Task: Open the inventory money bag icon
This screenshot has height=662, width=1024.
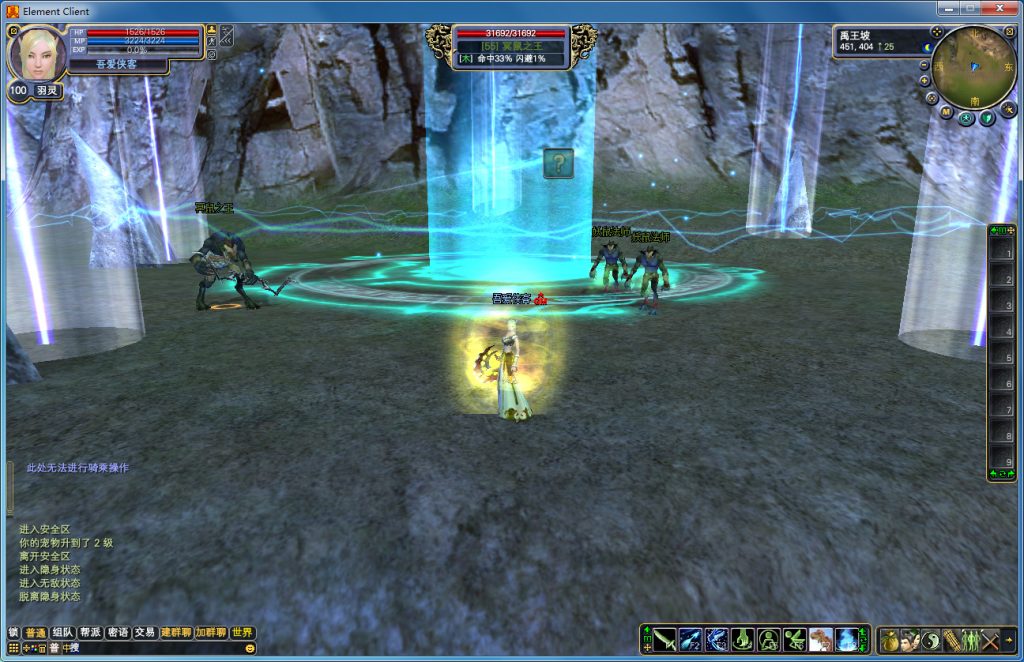Action: (x=889, y=639)
